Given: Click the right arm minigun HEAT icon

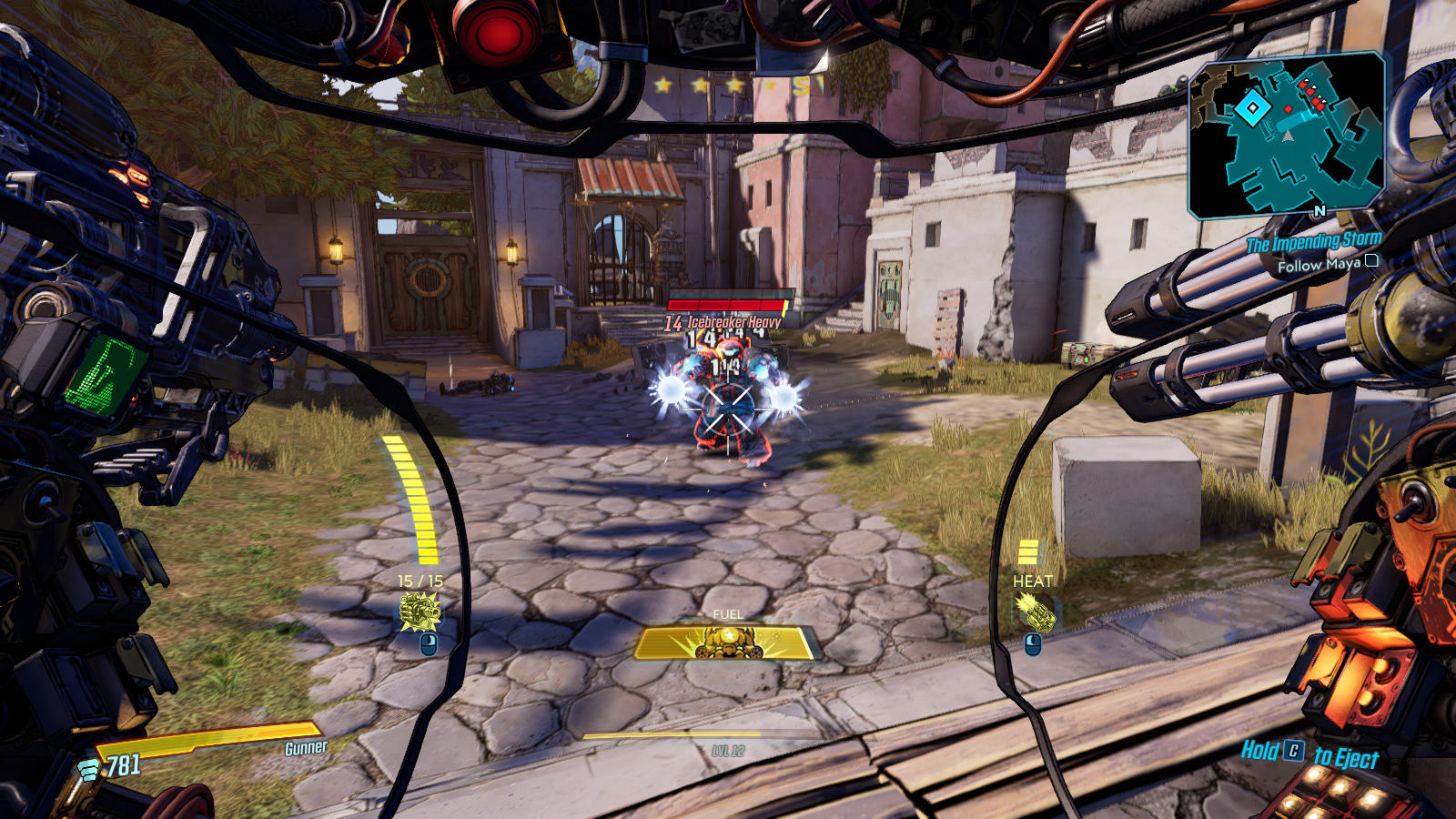Looking at the screenshot, I should 1036,612.
